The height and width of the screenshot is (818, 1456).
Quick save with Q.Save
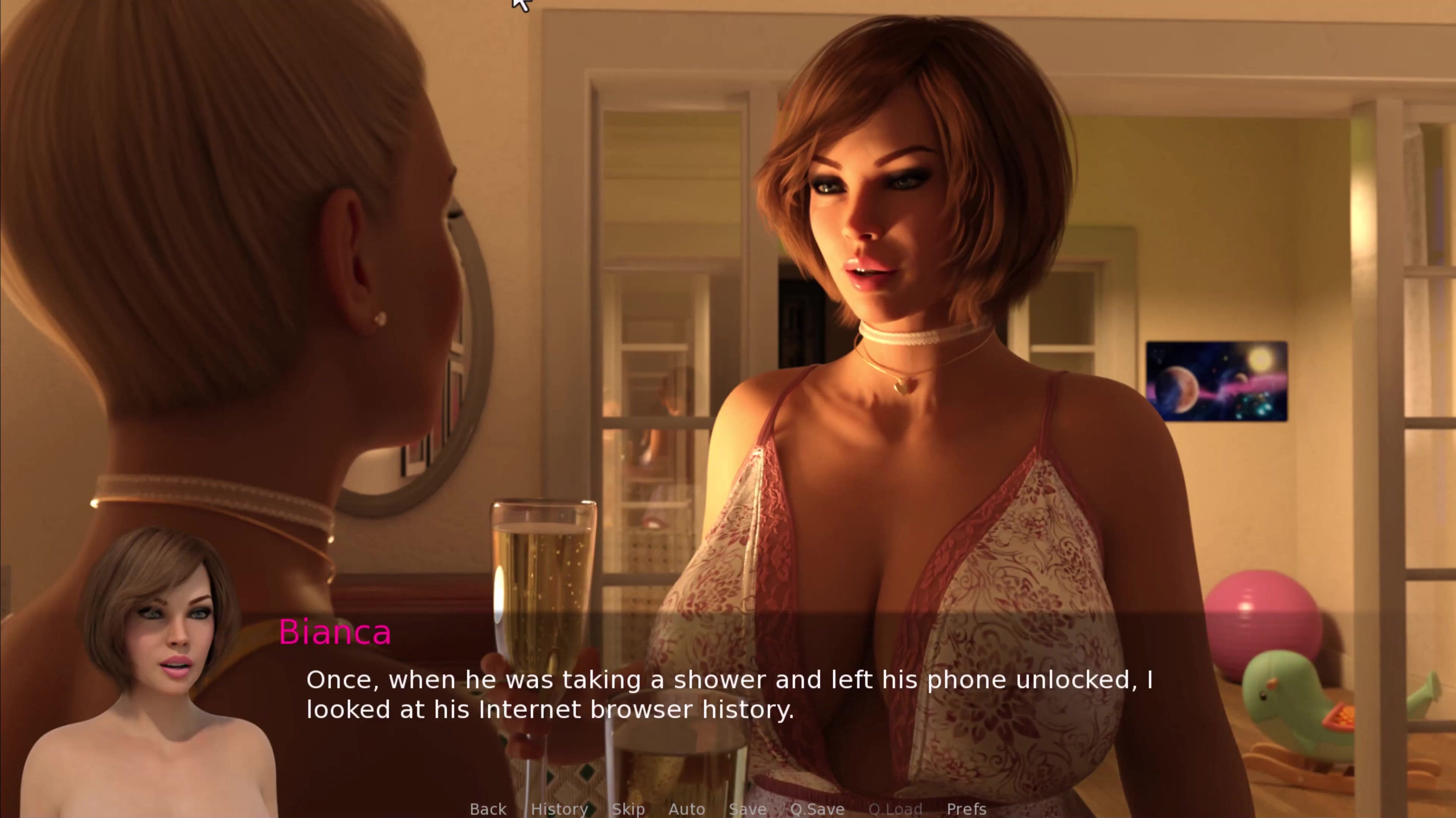click(817, 809)
